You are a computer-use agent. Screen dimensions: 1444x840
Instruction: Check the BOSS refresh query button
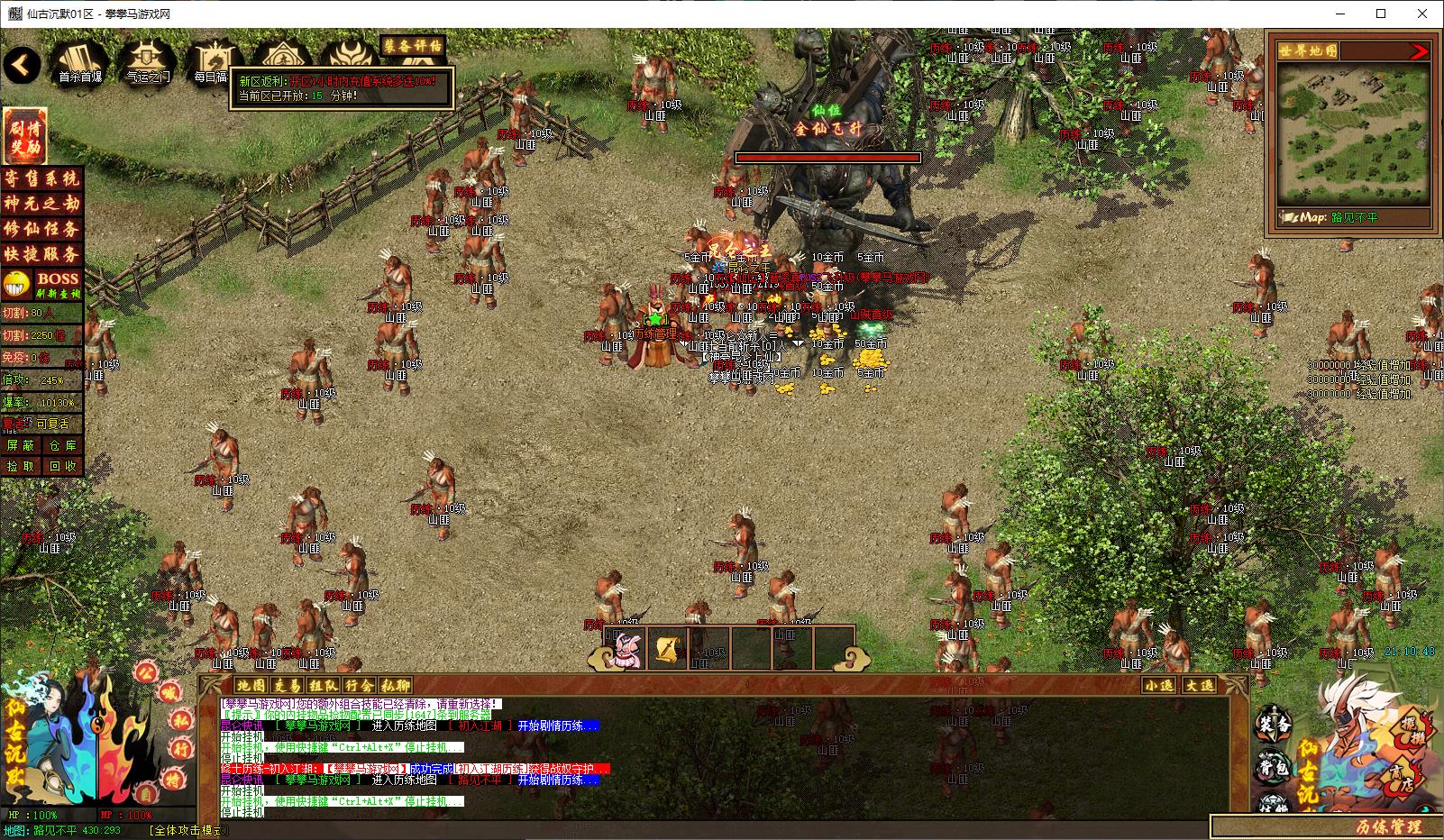[58, 284]
